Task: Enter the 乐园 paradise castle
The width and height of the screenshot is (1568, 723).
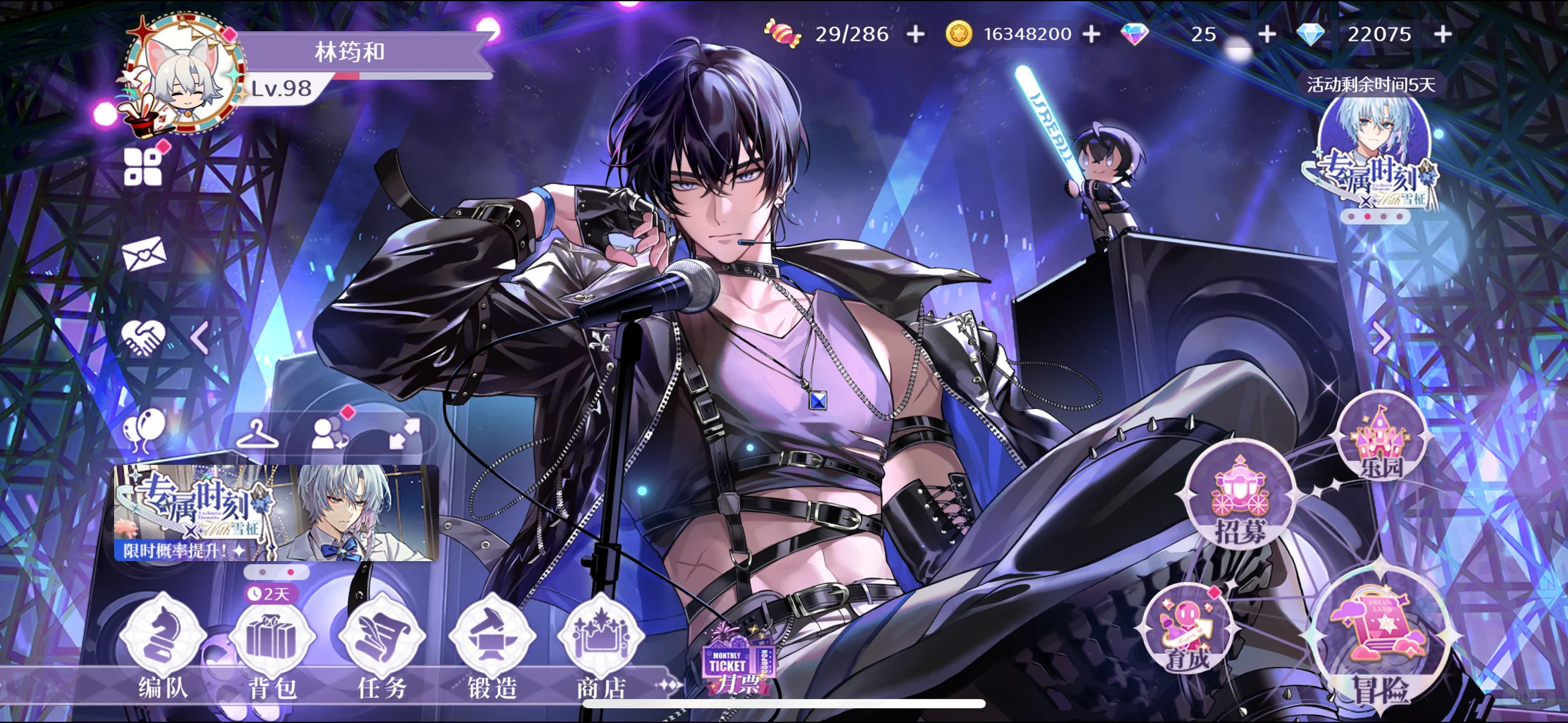Action: pos(1380,442)
